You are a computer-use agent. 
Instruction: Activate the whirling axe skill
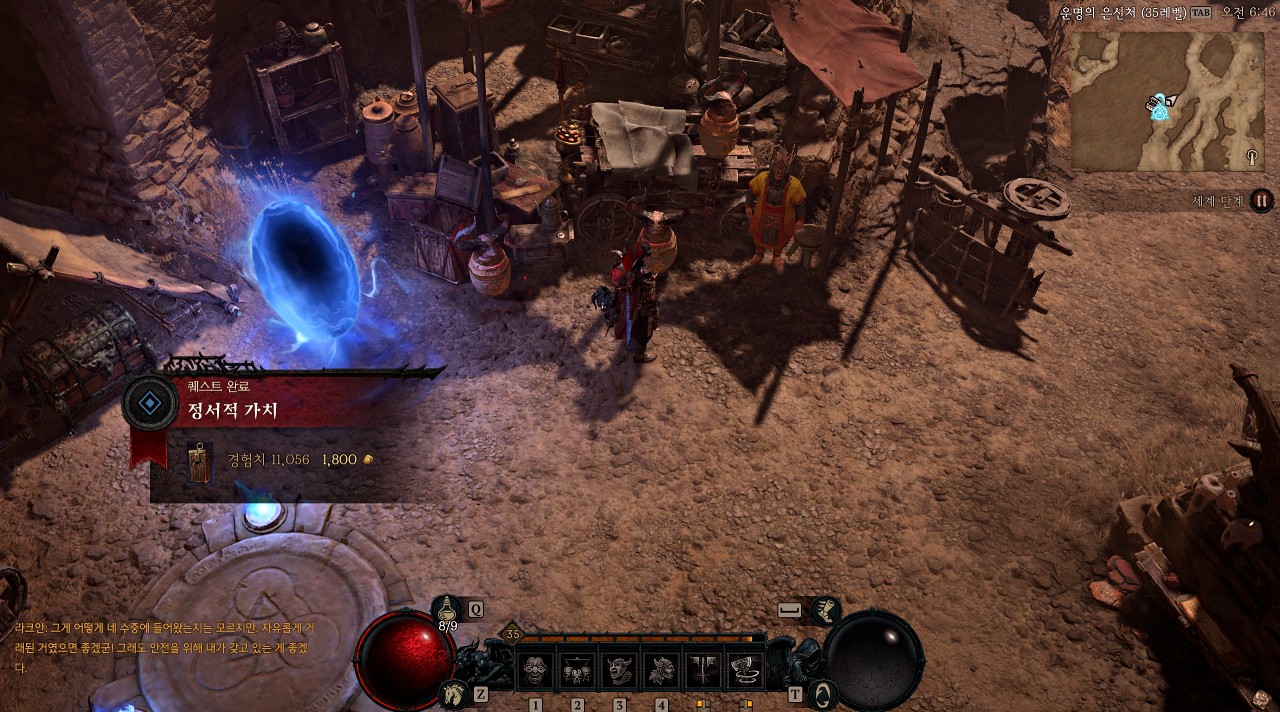tap(745, 670)
